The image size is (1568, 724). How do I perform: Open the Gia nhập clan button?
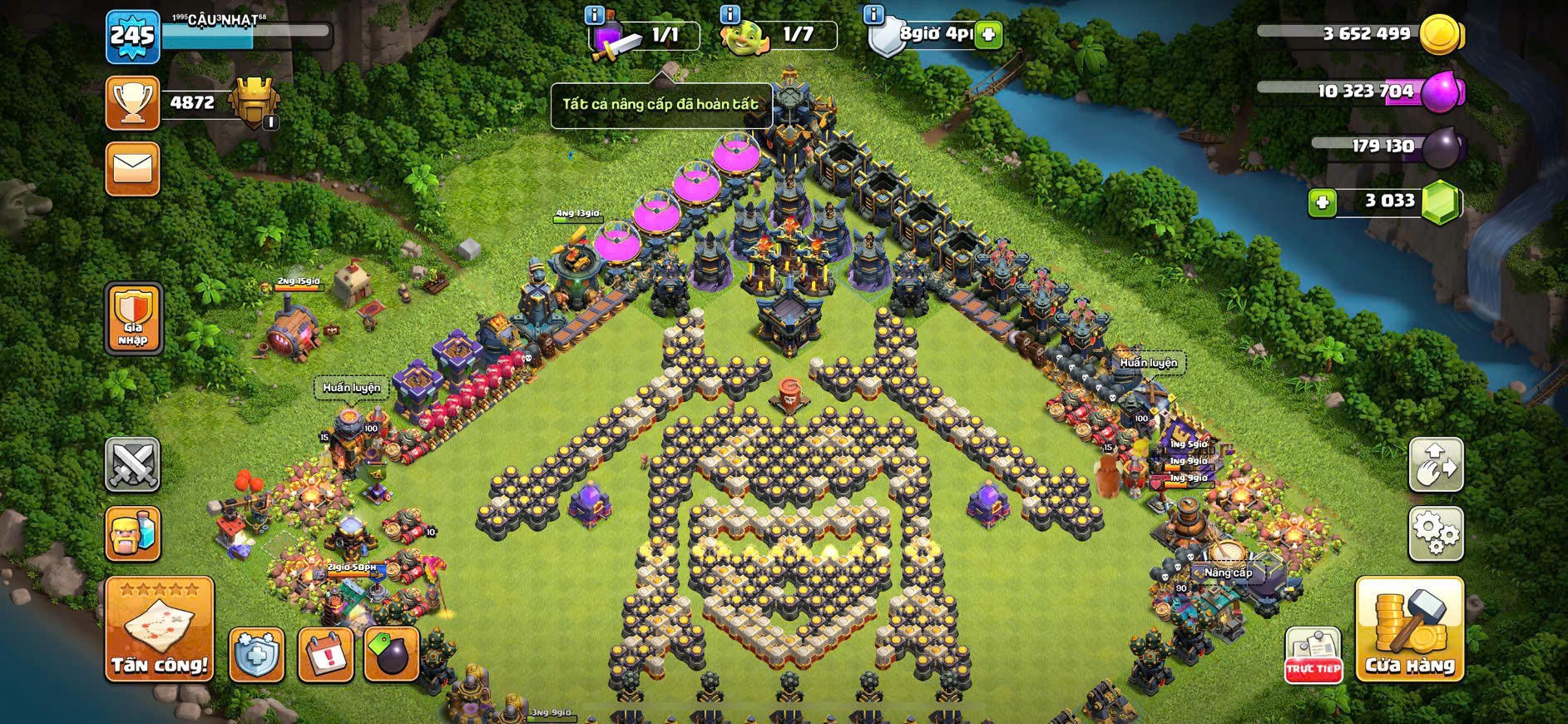click(133, 318)
